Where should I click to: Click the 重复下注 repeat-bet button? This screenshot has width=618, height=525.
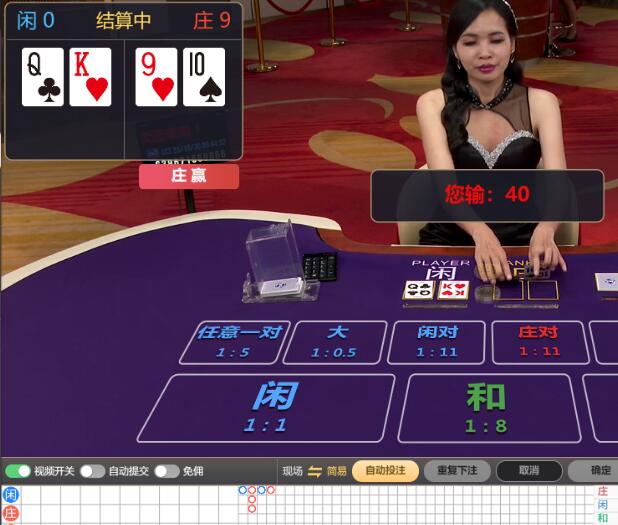(x=457, y=471)
